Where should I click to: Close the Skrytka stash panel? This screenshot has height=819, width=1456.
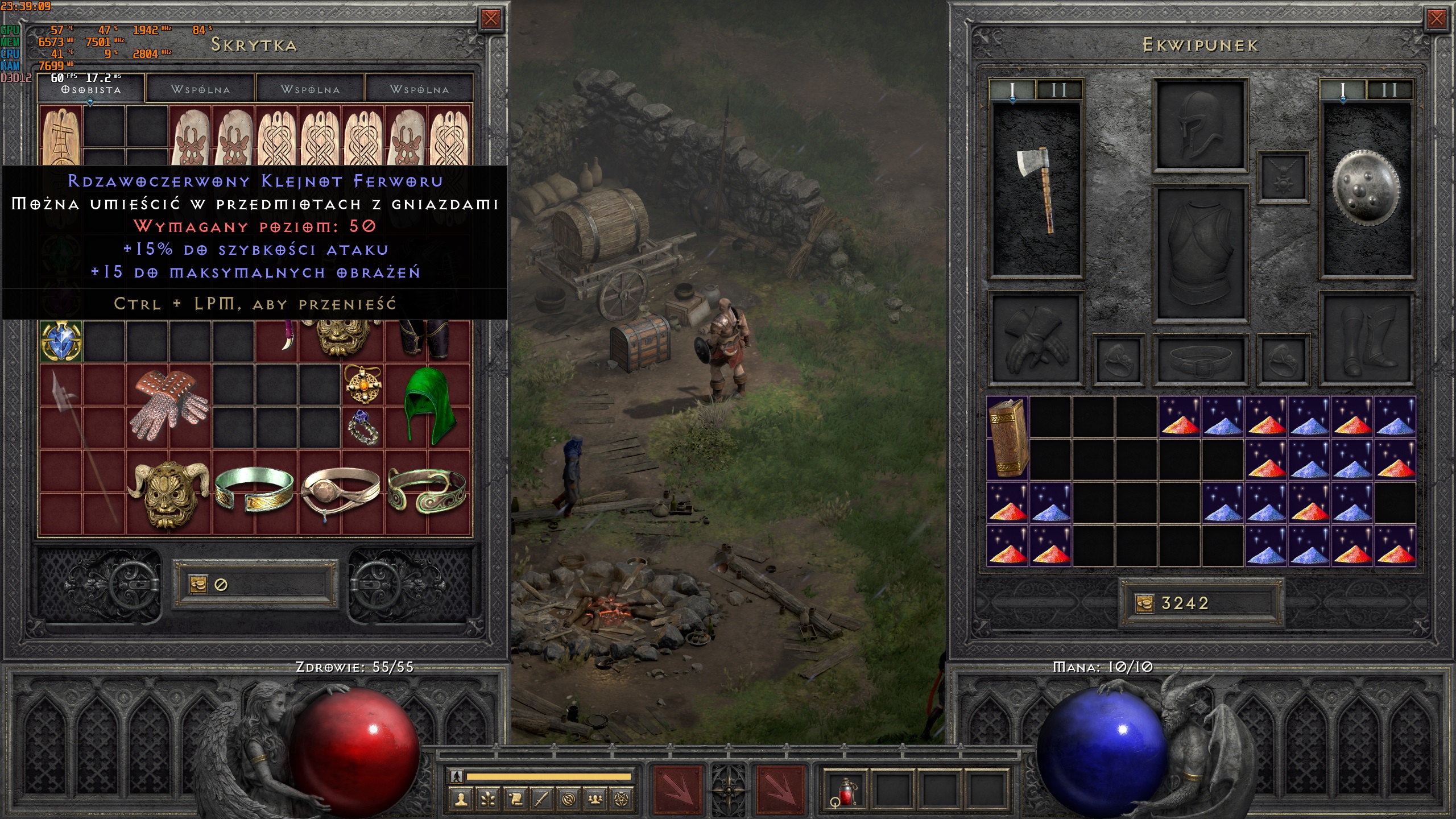[490, 19]
